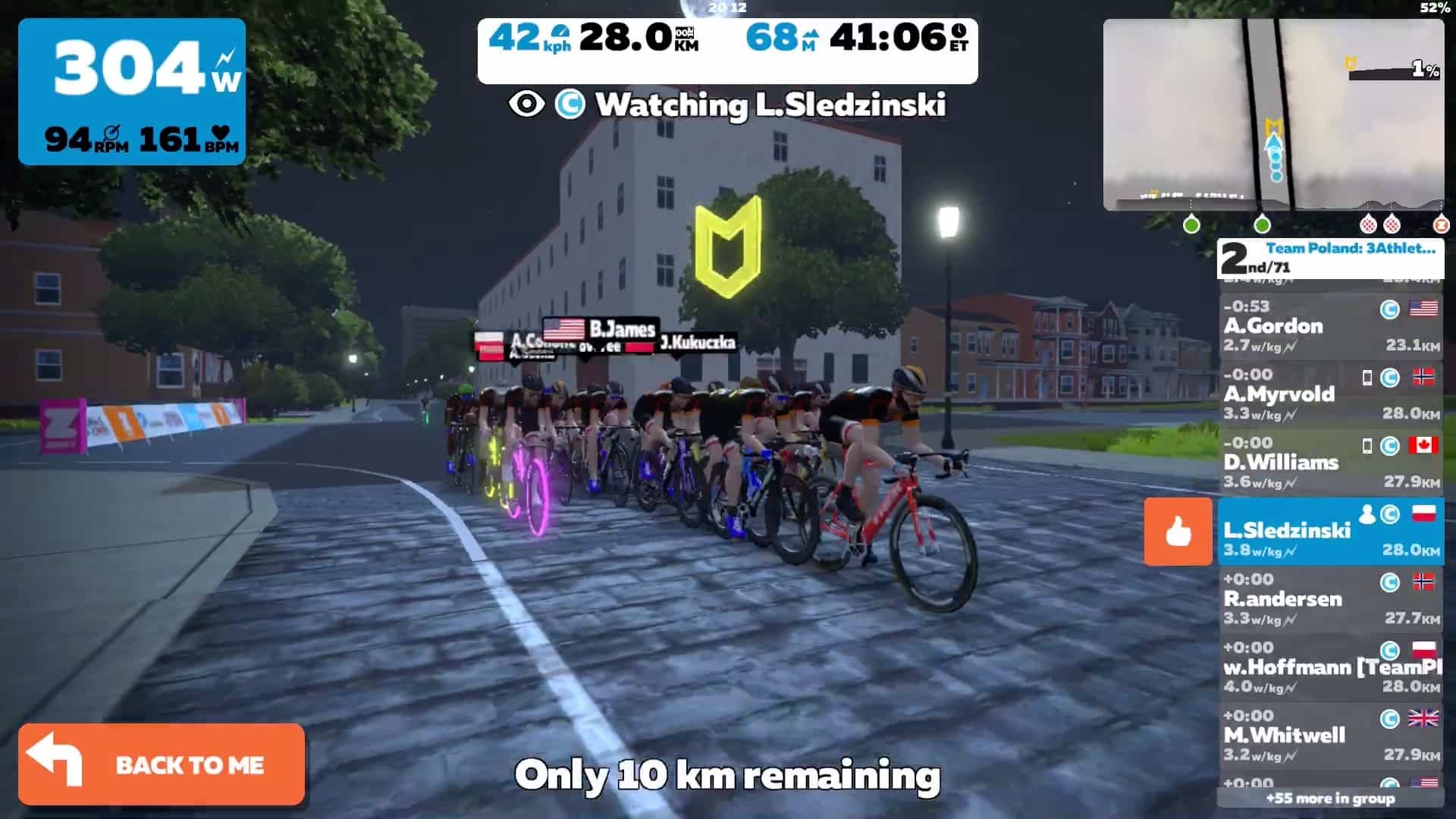Open the 2nd/71 position panel
The height and width of the screenshot is (819, 1456).
pos(1330,259)
